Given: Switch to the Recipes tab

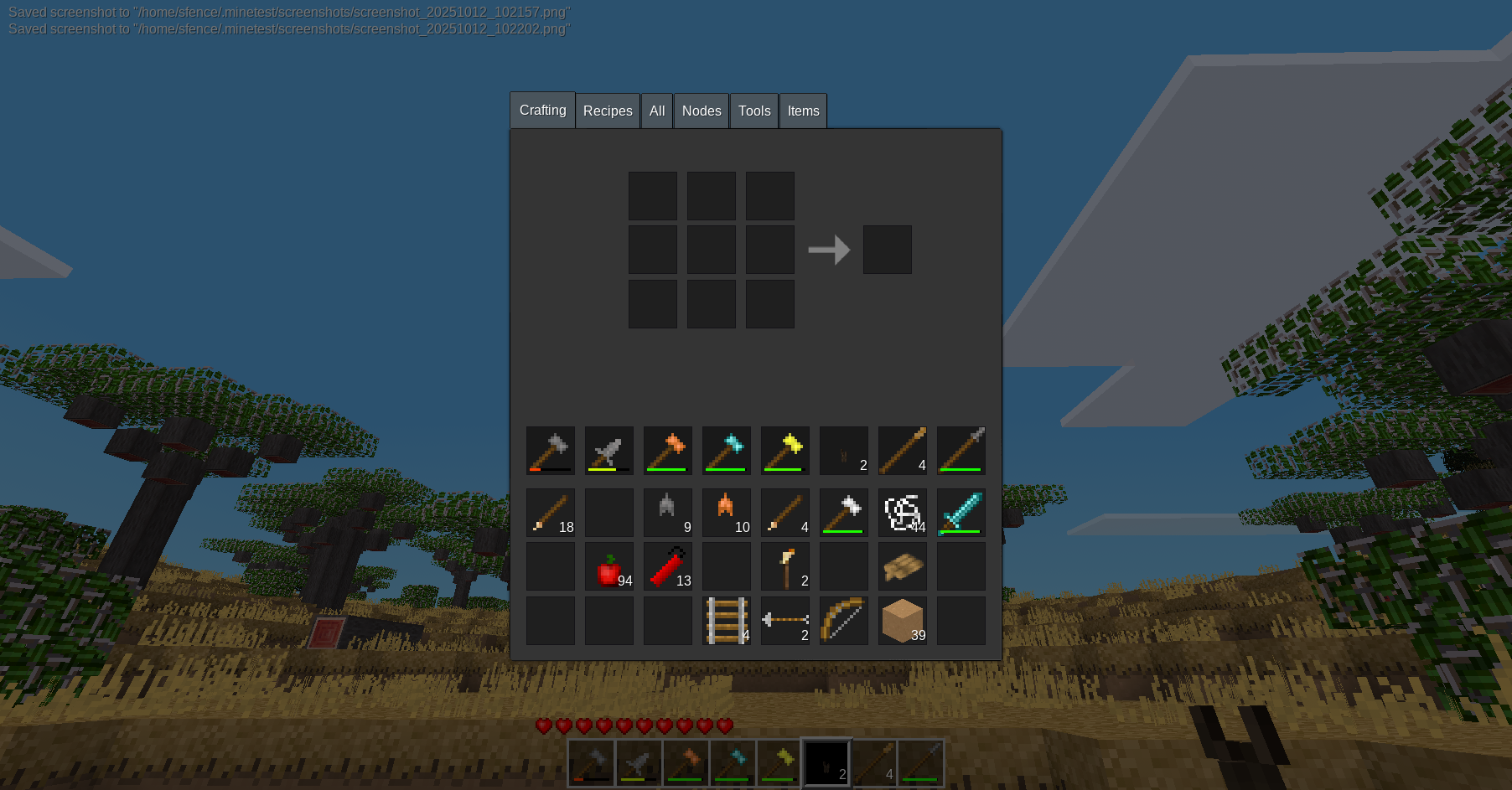Looking at the screenshot, I should pos(608,111).
